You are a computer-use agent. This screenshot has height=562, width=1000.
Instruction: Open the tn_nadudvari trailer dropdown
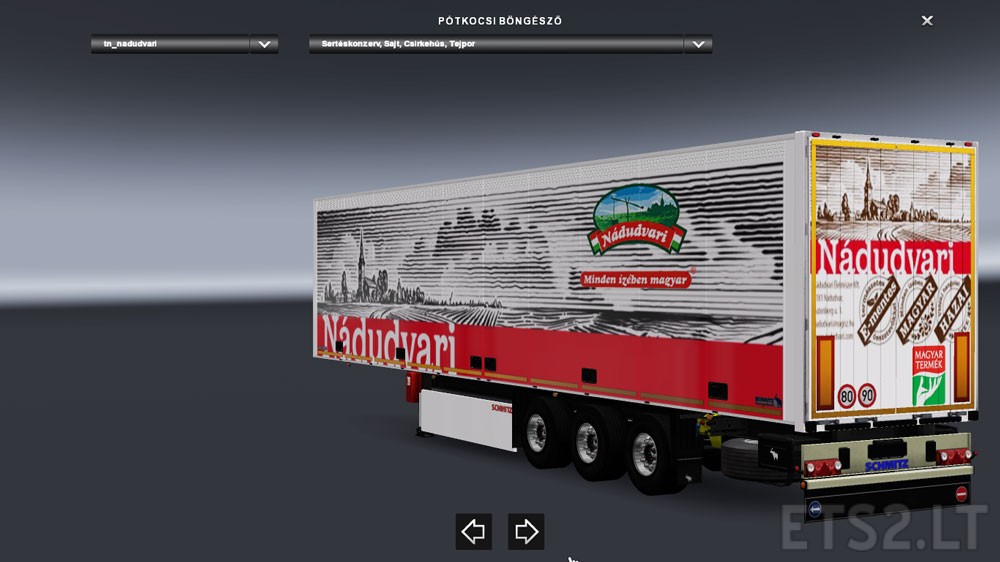click(x=264, y=44)
